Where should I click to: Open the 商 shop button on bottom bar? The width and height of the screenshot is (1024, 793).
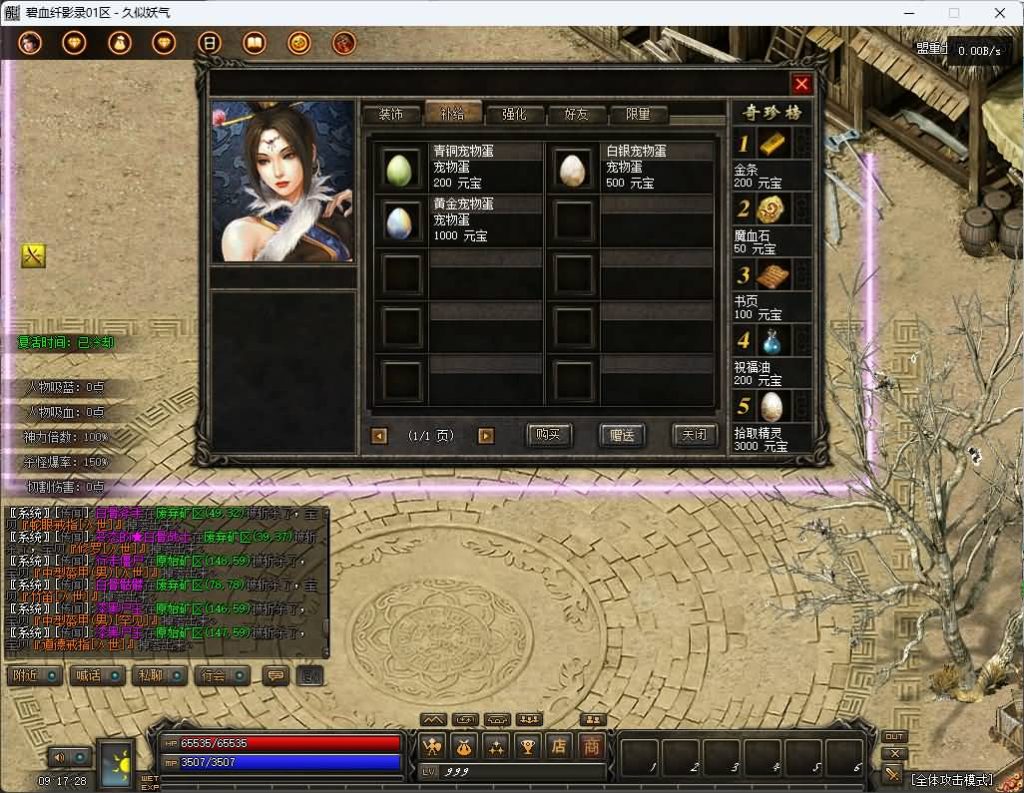coord(592,745)
